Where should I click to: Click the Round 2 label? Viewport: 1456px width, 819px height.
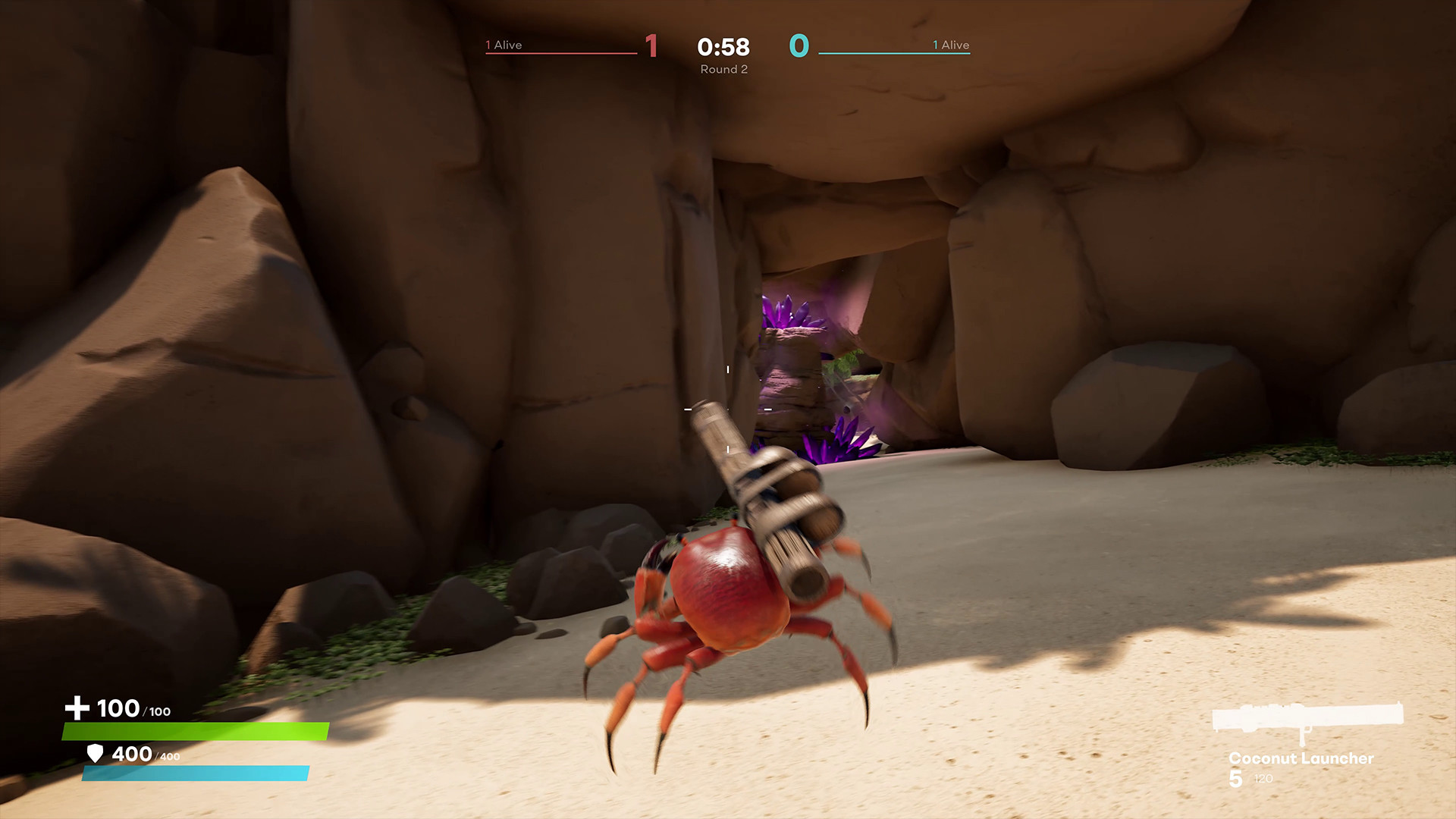click(723, 69)
